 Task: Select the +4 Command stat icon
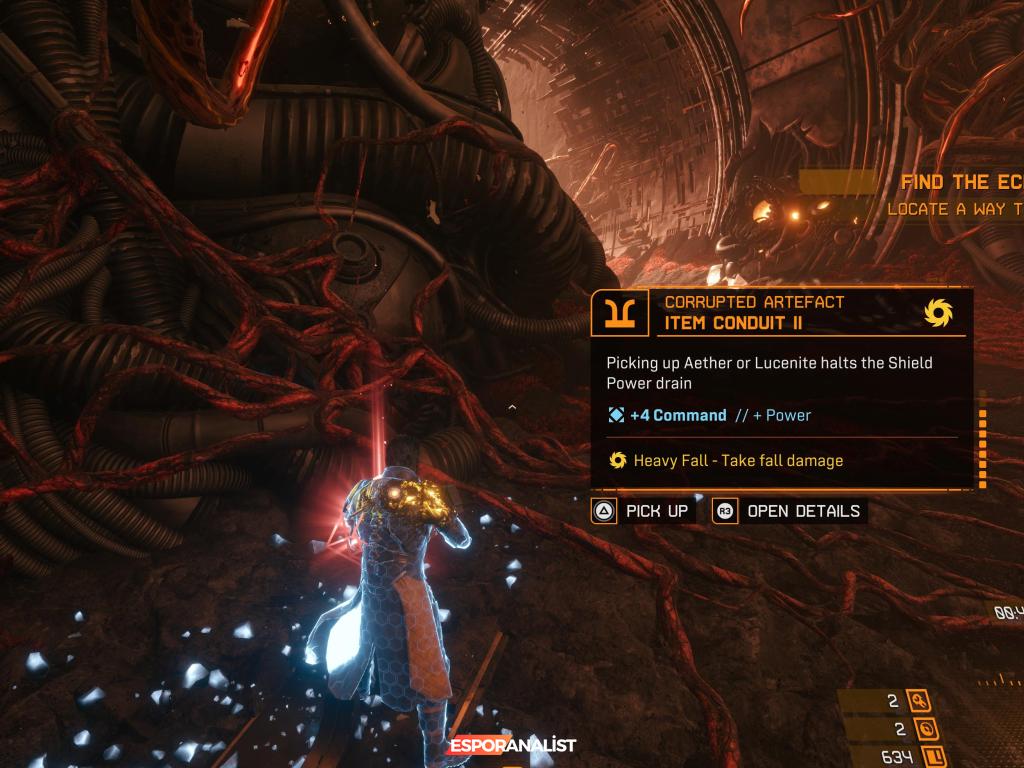click(616, 415)
